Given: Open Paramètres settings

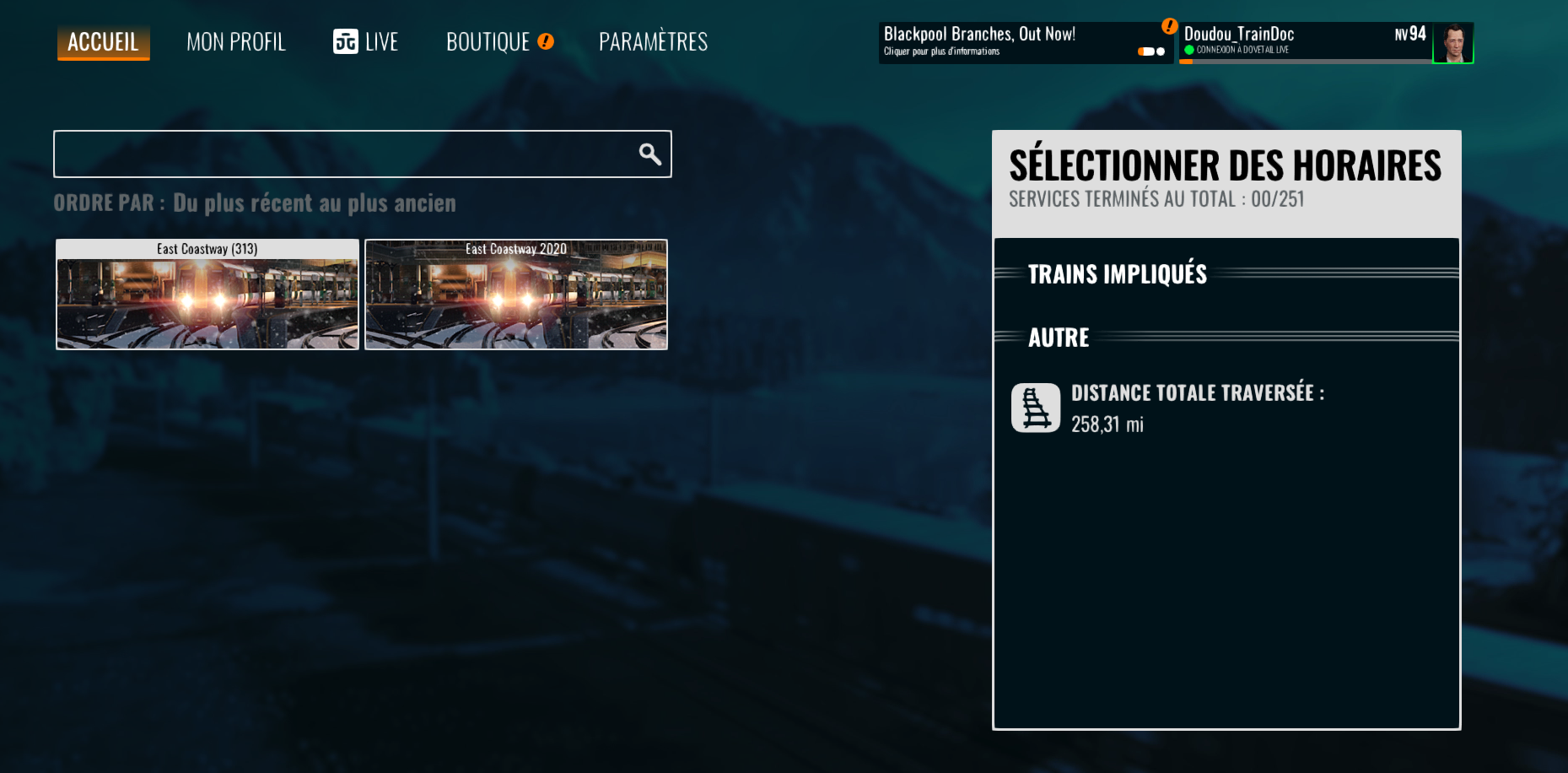Looking at the screenshot, I should click(x=653, y=42).
